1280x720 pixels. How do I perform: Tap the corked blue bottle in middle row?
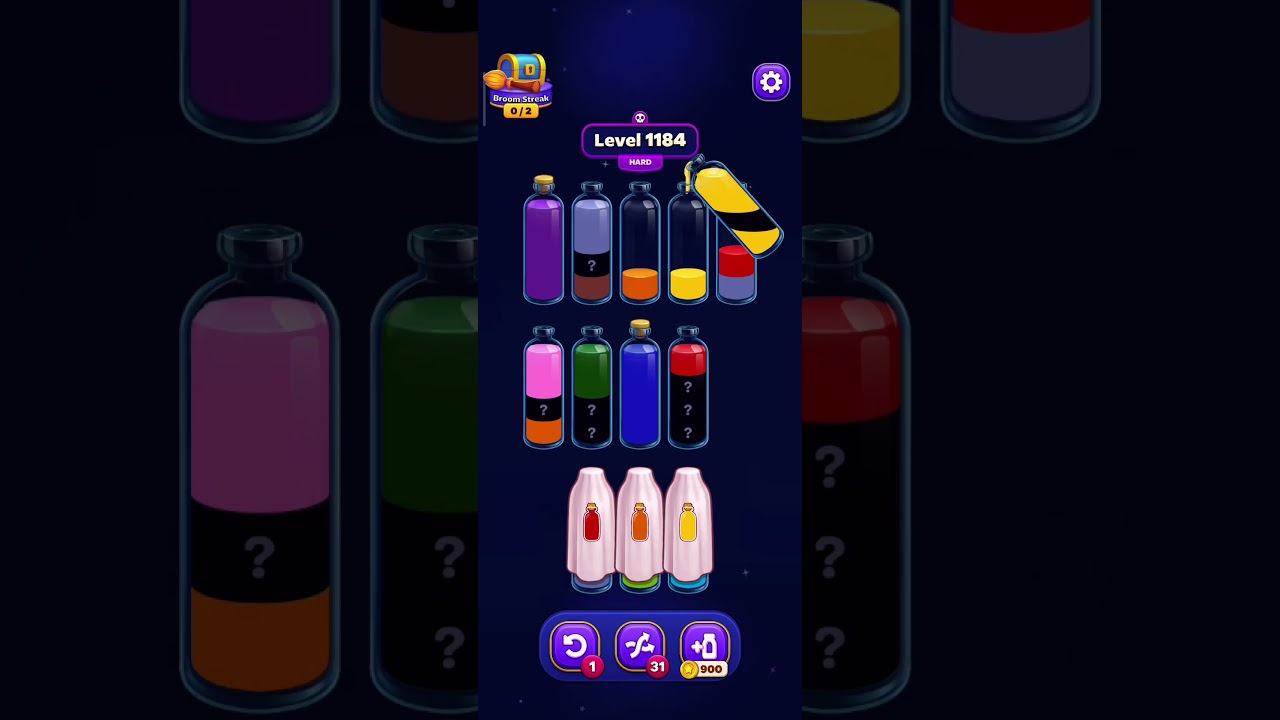(640, 385)
